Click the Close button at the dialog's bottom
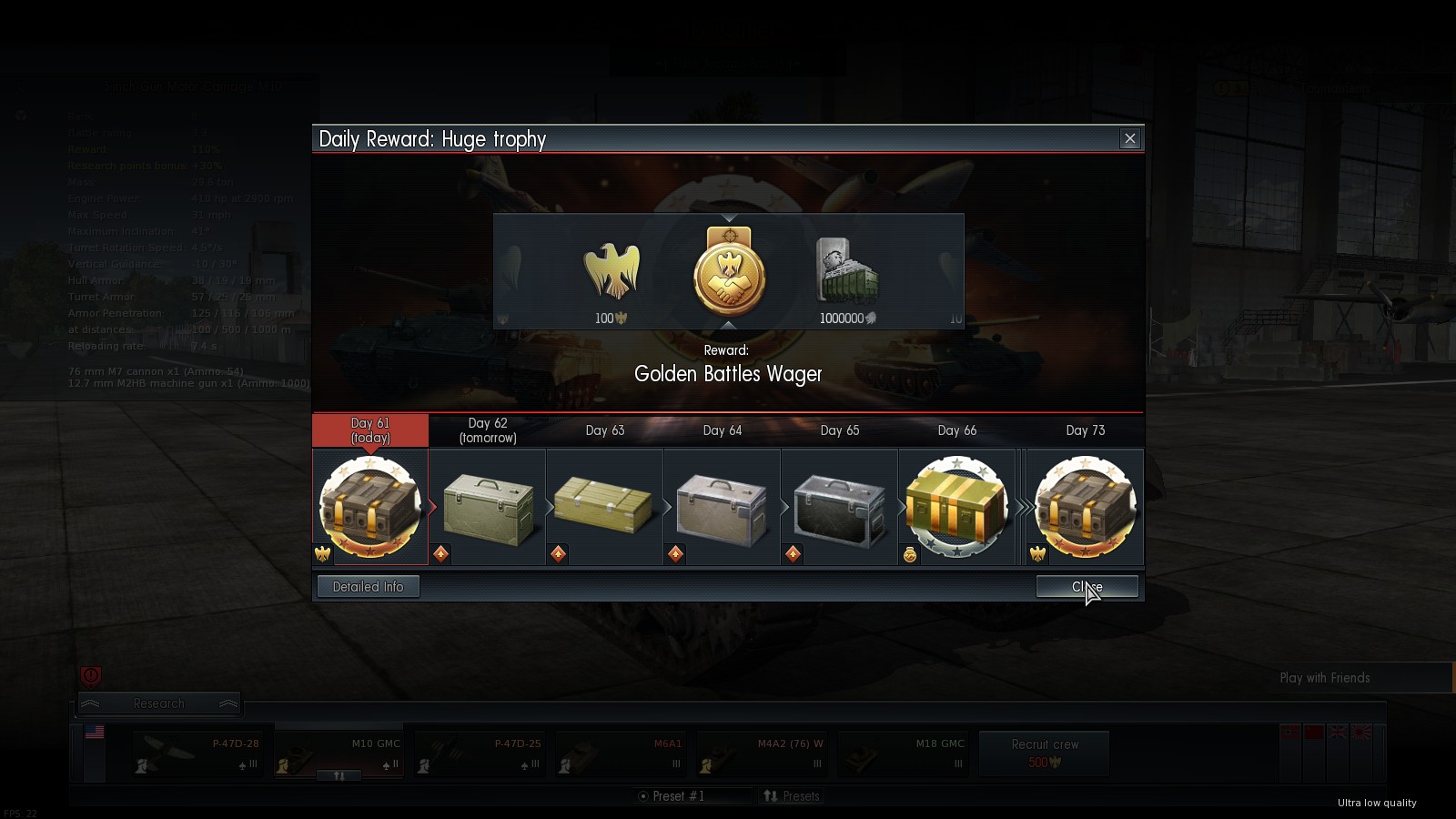 (x=1087, y=587)
